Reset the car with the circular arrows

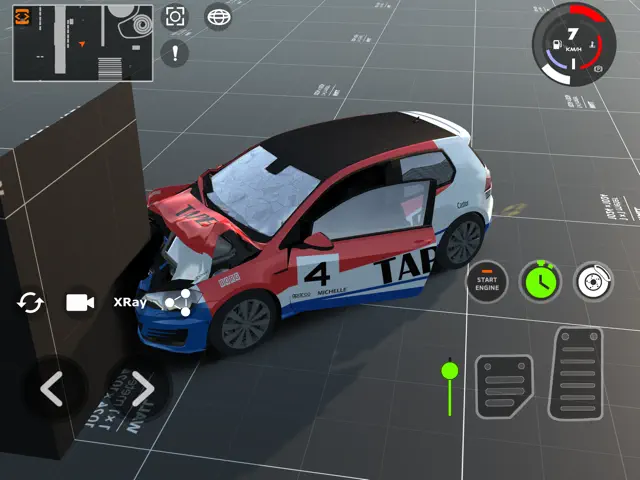30,302
